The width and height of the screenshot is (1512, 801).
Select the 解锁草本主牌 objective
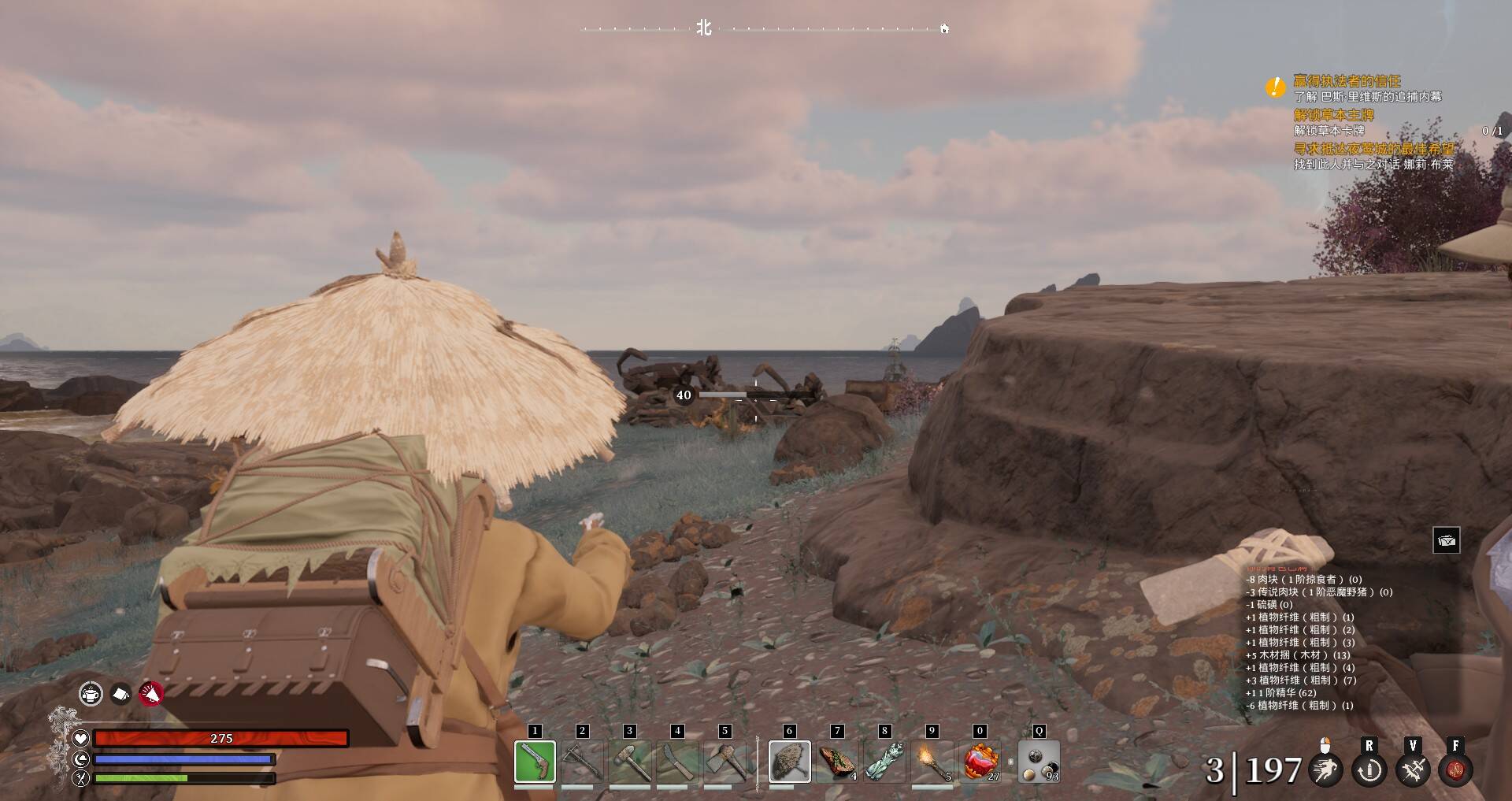point(1333,115)
